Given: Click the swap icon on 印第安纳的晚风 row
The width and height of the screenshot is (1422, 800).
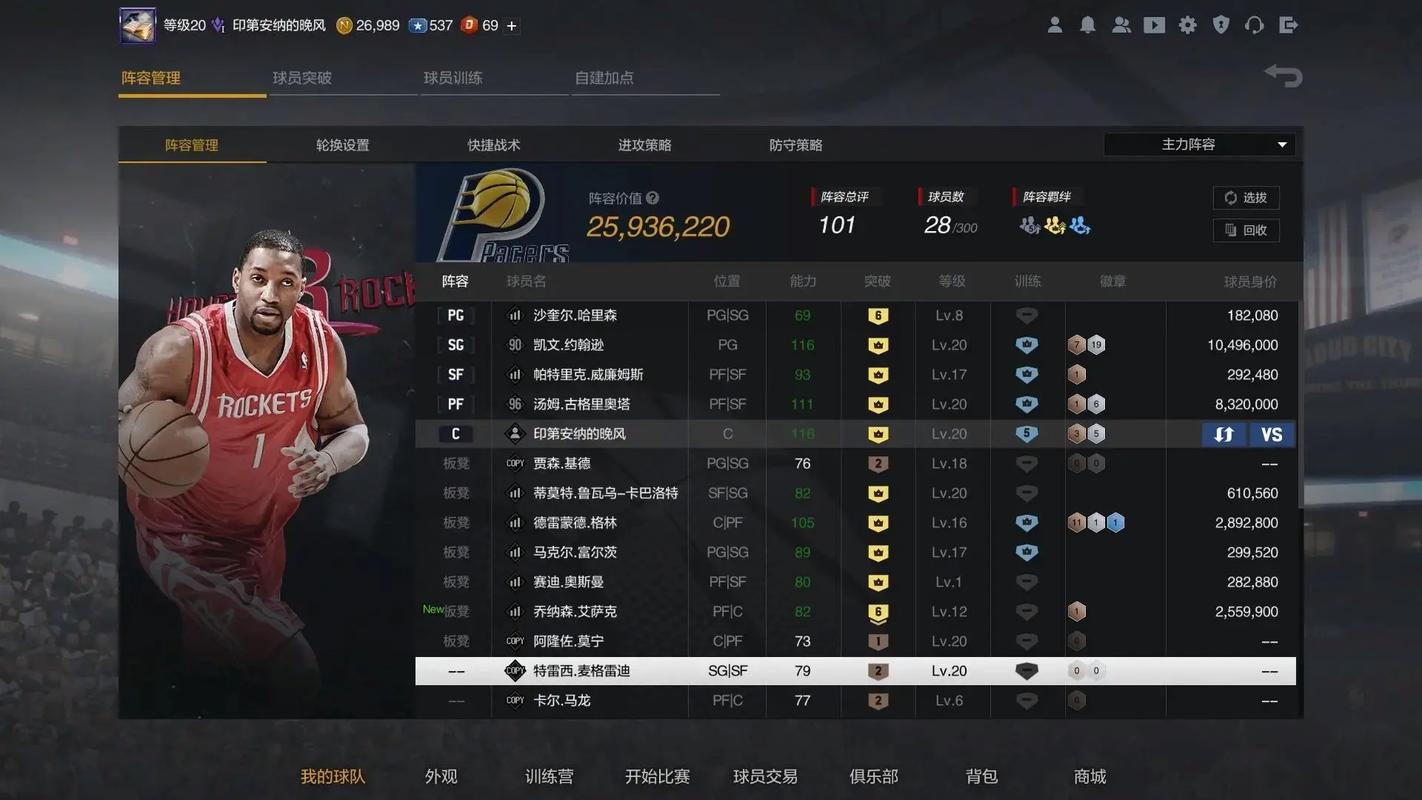Looking at the screenshot, I should click(x=1224, y=434).
